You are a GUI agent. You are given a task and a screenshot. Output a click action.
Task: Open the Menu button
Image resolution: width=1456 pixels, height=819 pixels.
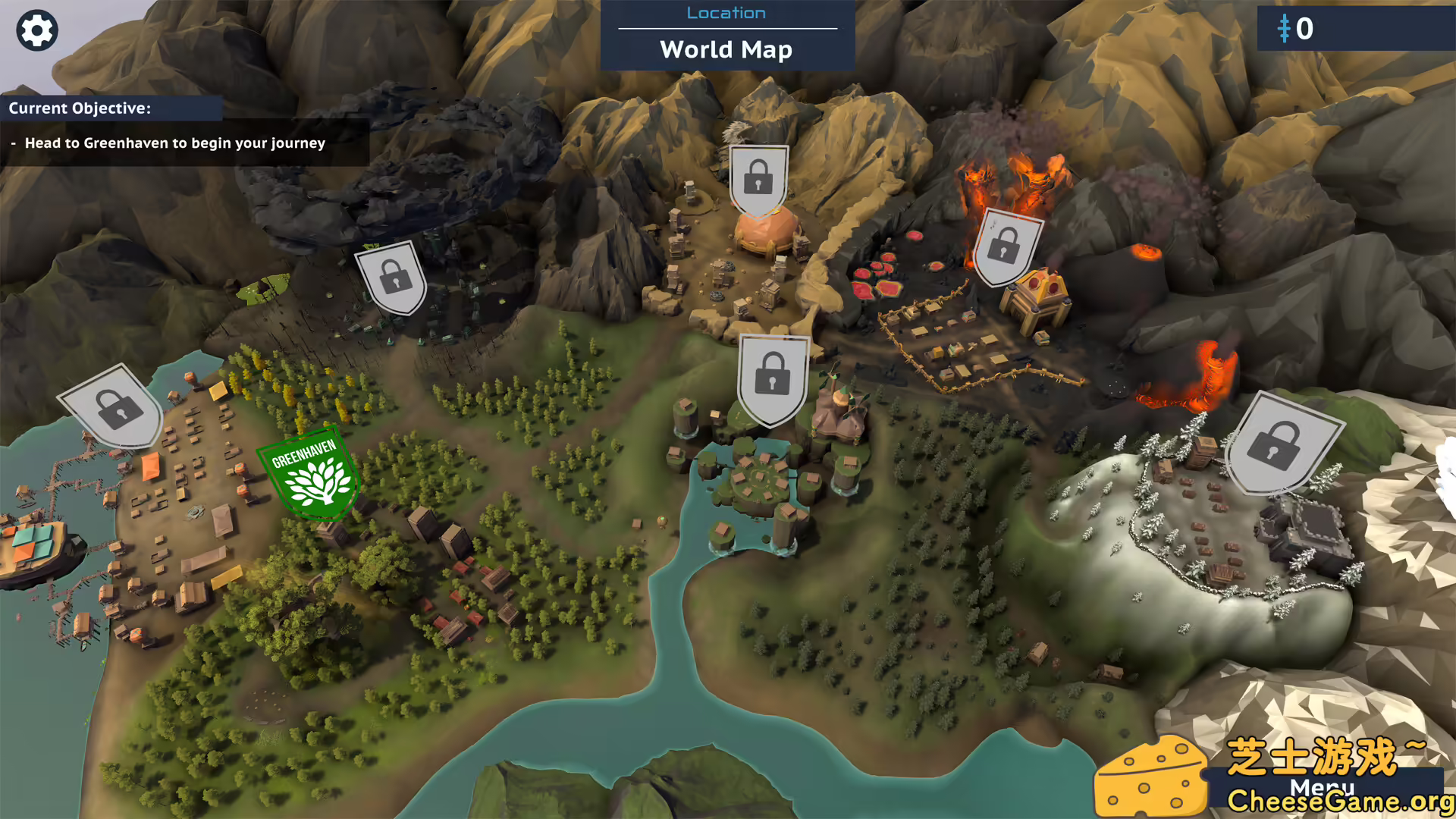tap(1322, 788)
